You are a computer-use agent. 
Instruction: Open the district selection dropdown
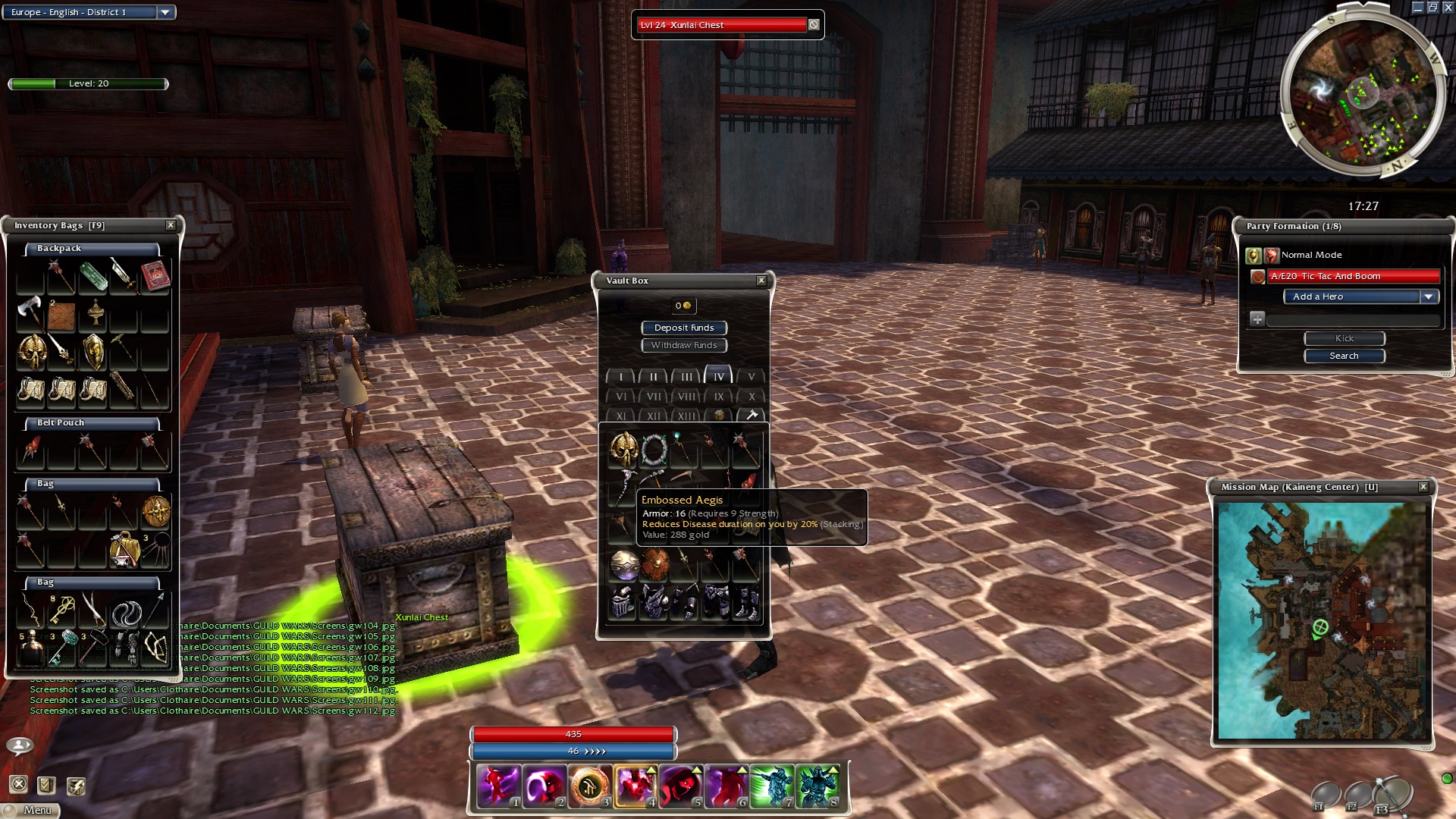point(165,12)
